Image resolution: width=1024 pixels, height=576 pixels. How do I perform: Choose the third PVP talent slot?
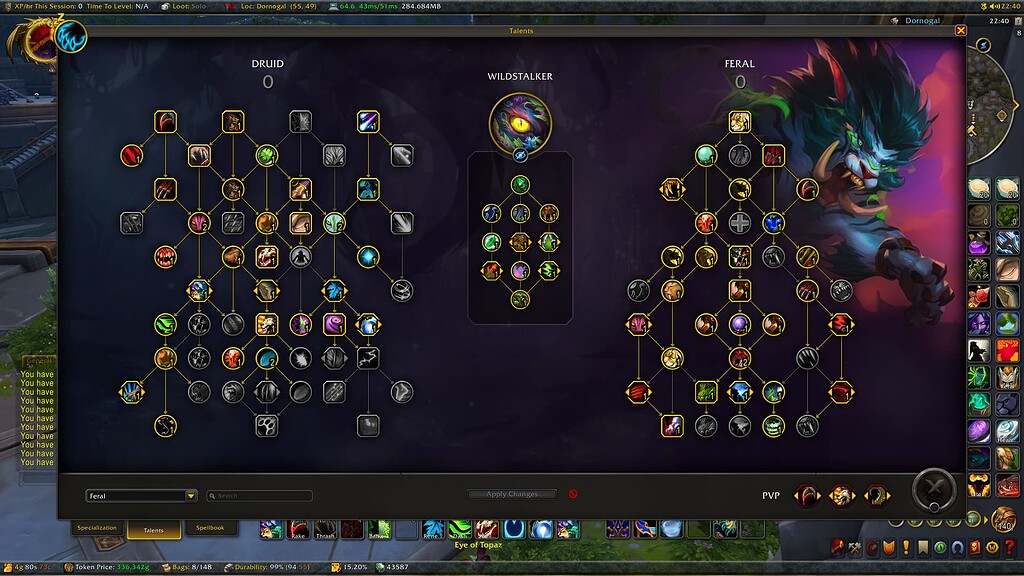point(877,495)
